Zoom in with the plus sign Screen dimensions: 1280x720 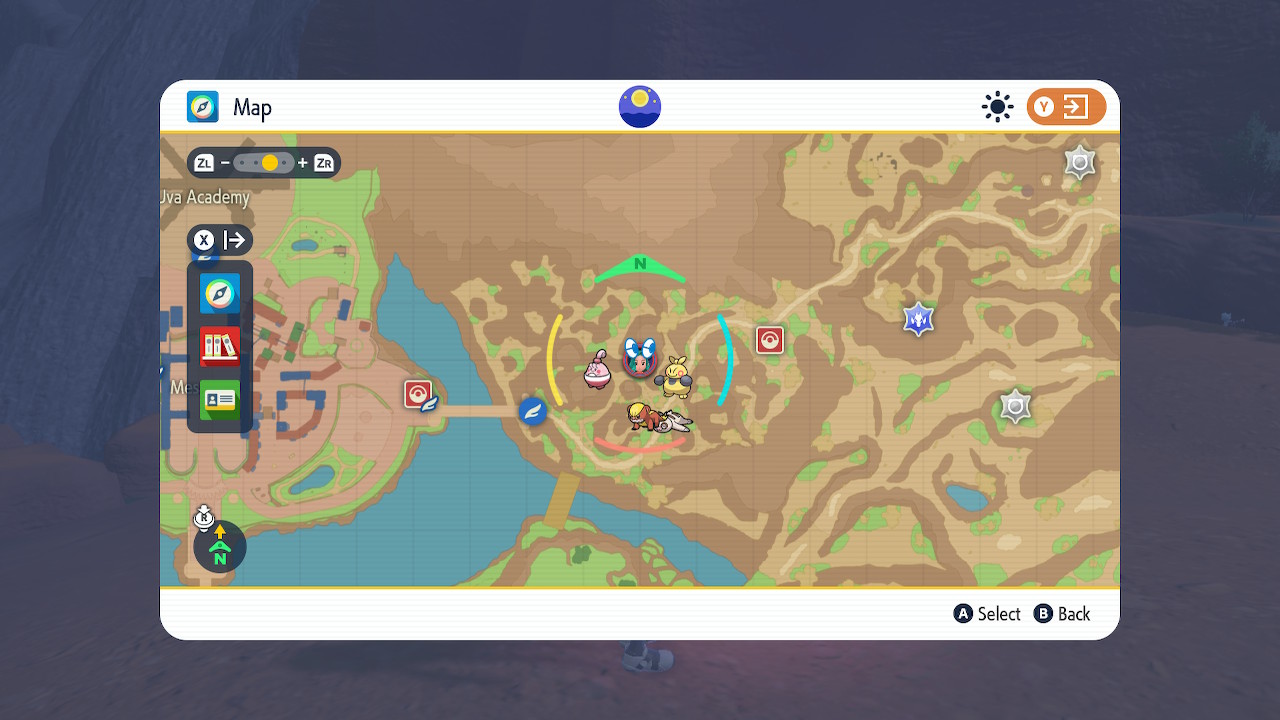click(x=303, y=163)
